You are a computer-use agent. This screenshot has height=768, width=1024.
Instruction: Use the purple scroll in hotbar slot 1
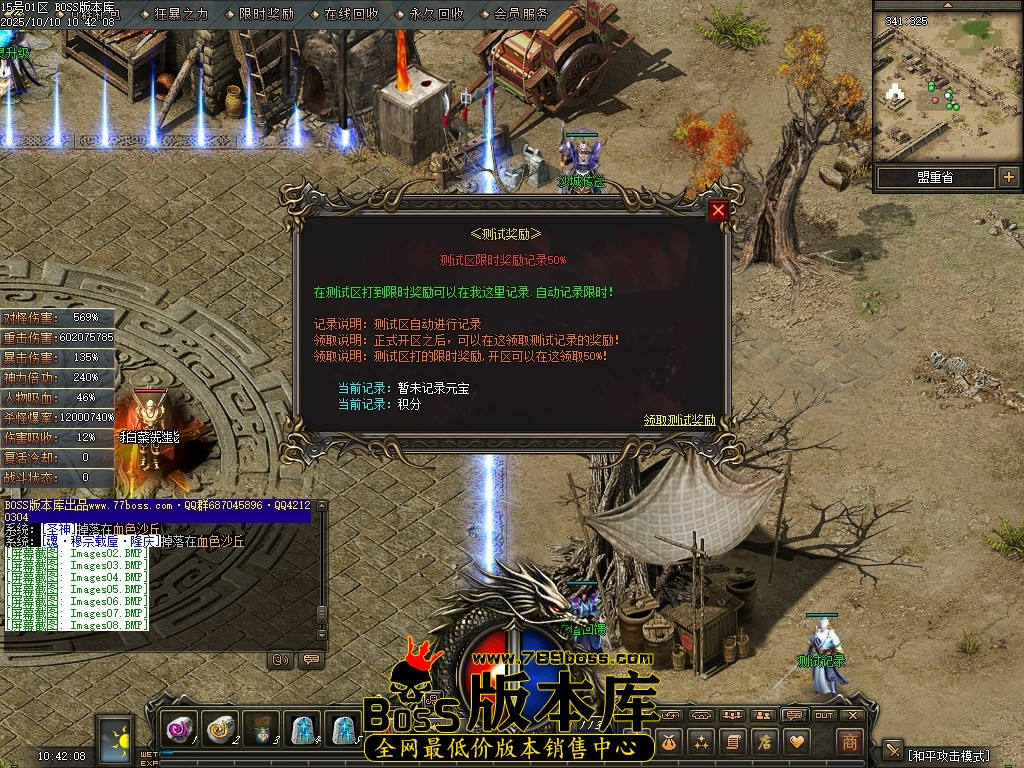181,730
